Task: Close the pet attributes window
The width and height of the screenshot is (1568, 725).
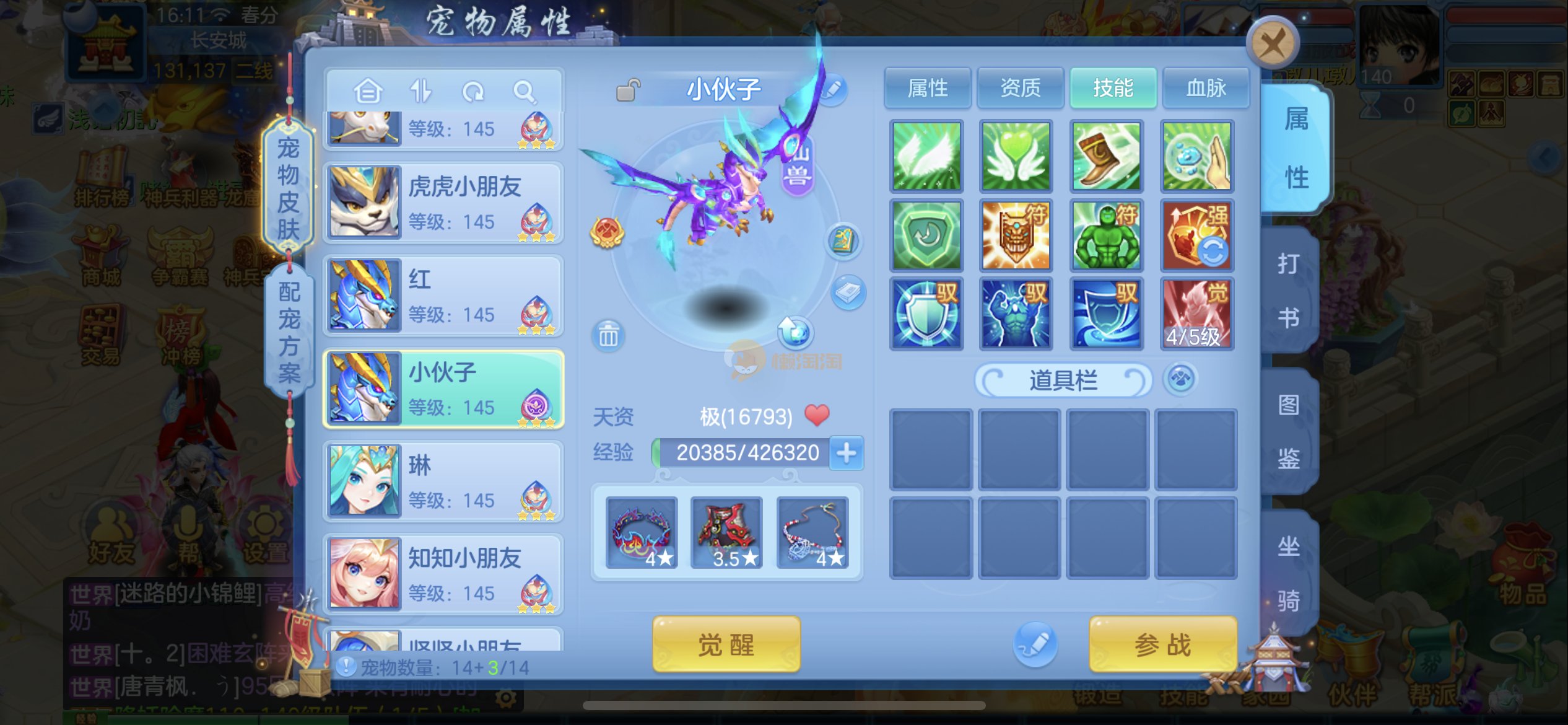Action: 1273,45
